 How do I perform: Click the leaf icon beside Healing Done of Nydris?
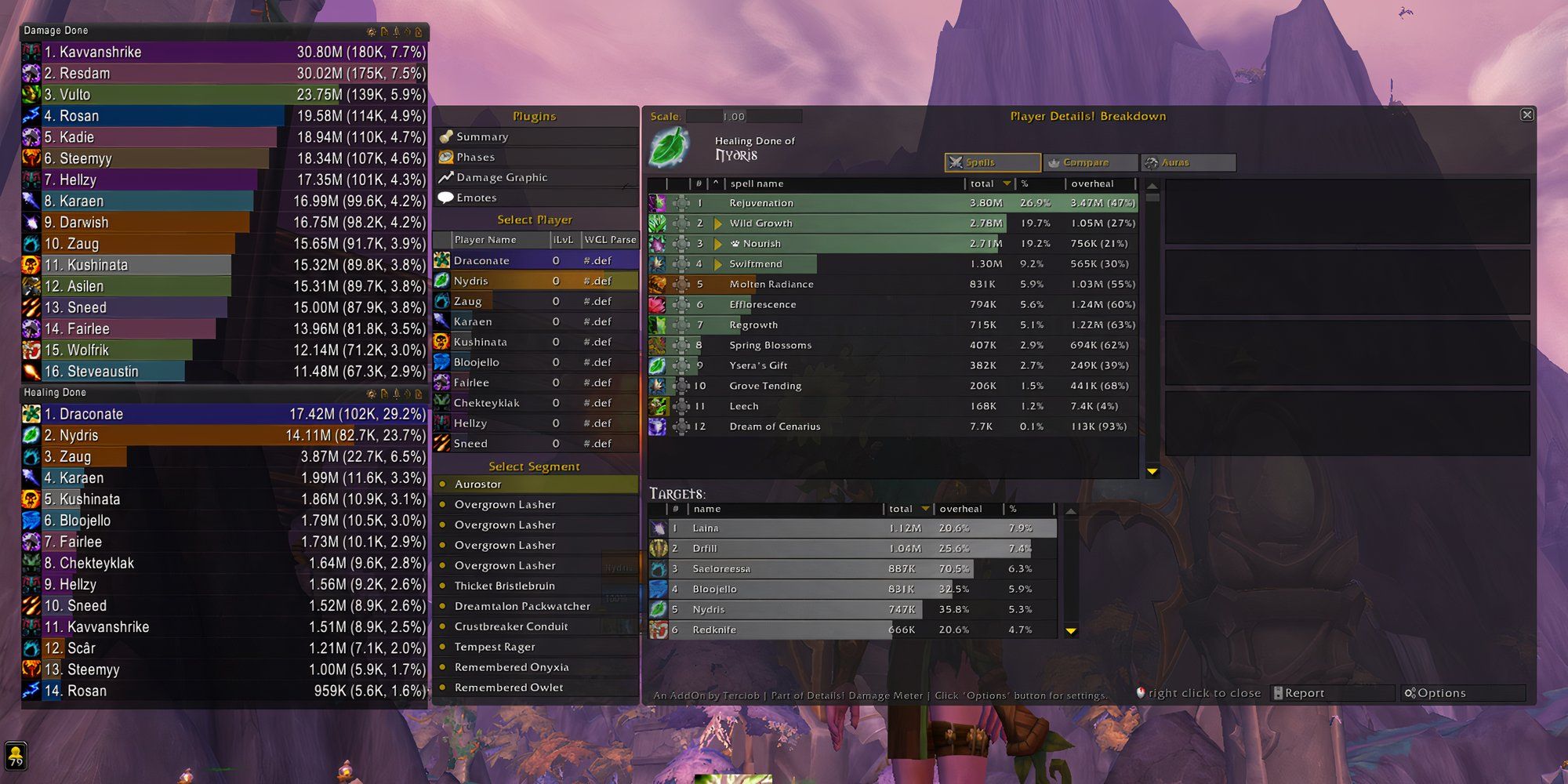(x=670, y=149)
